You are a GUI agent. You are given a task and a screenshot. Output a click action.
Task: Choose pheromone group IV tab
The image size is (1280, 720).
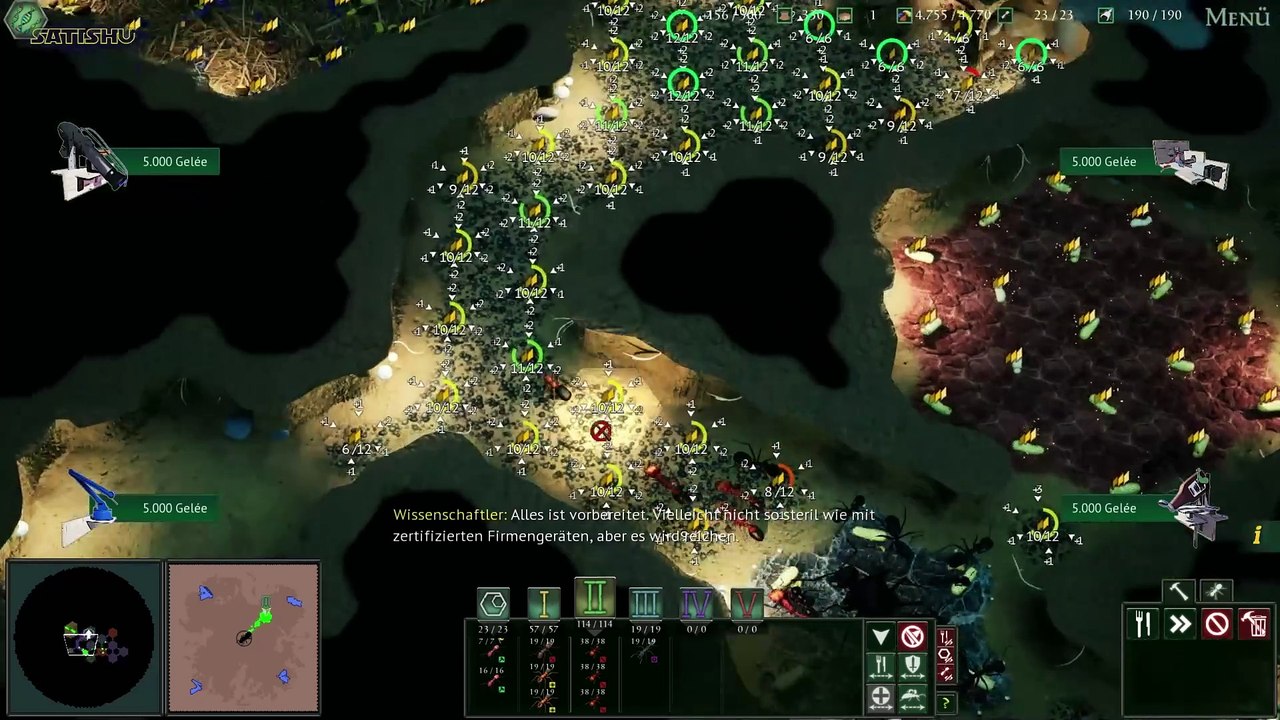[x=696, y=603]
